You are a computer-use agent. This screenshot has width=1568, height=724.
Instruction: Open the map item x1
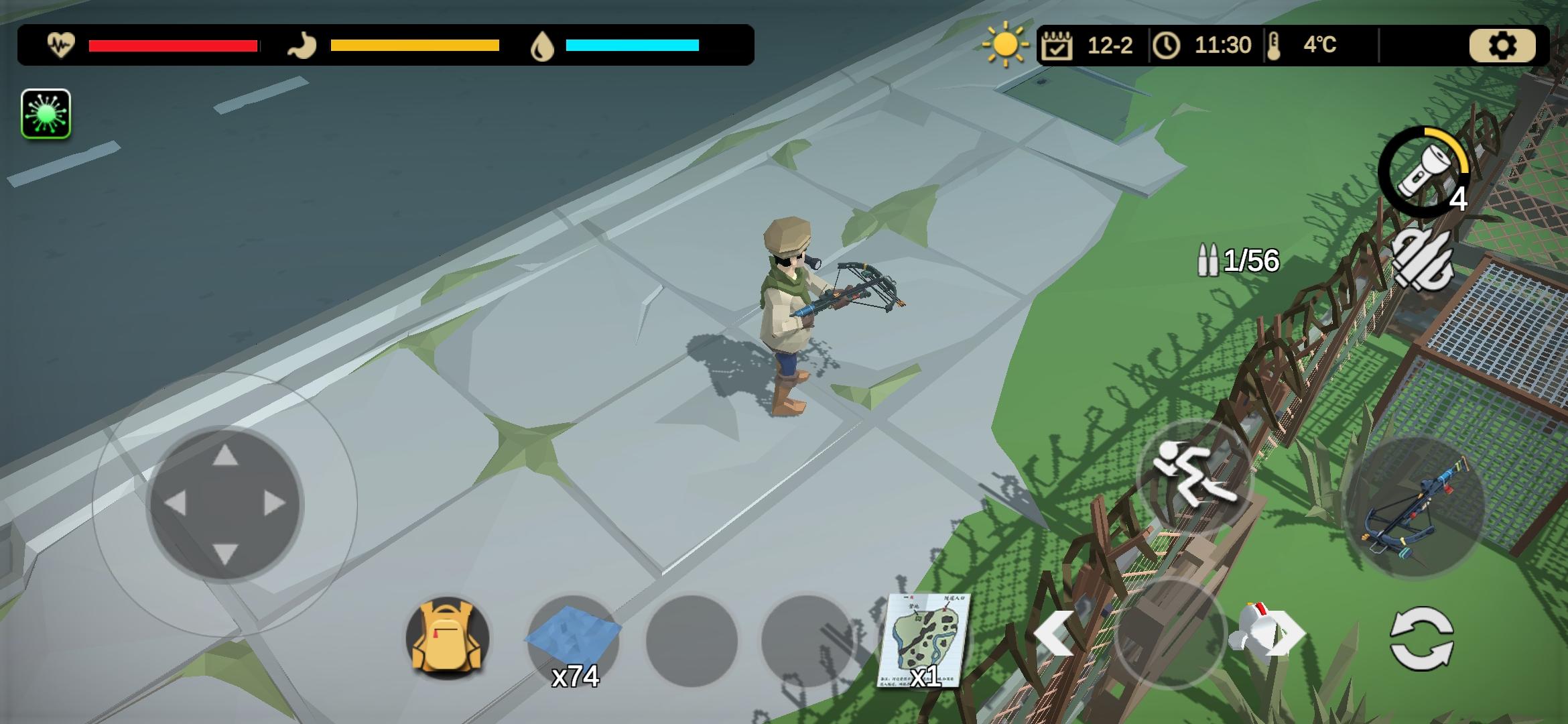925,640
